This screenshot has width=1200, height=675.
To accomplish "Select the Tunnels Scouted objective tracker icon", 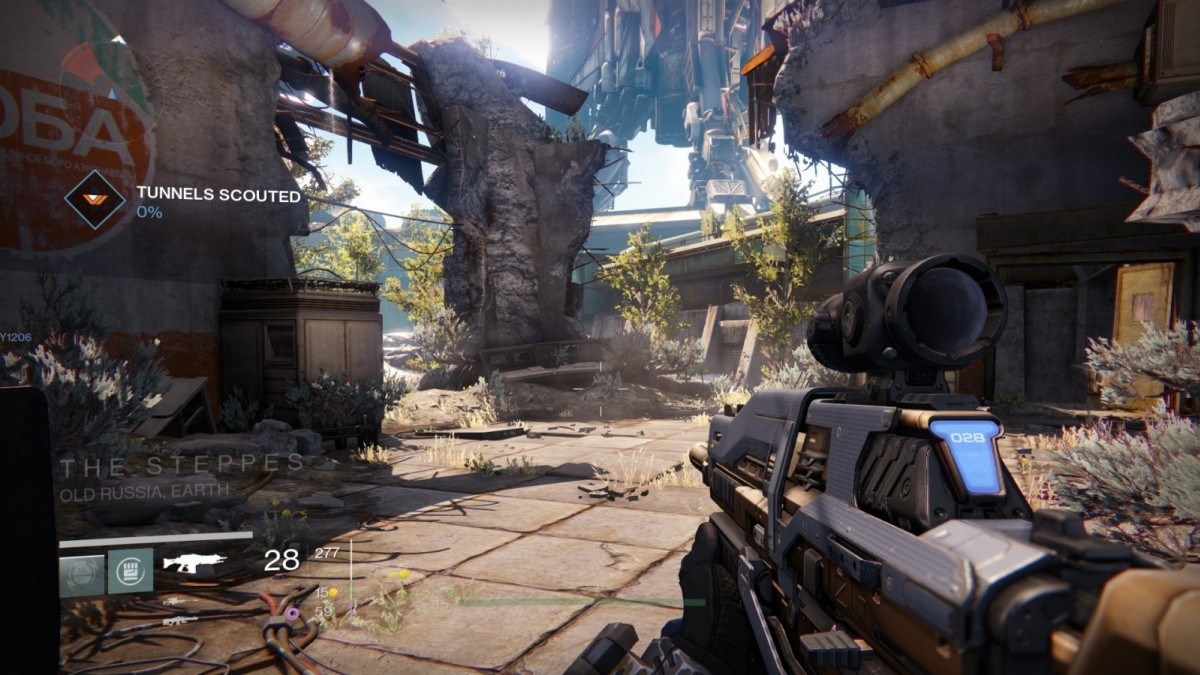I will tap(95, 199).
